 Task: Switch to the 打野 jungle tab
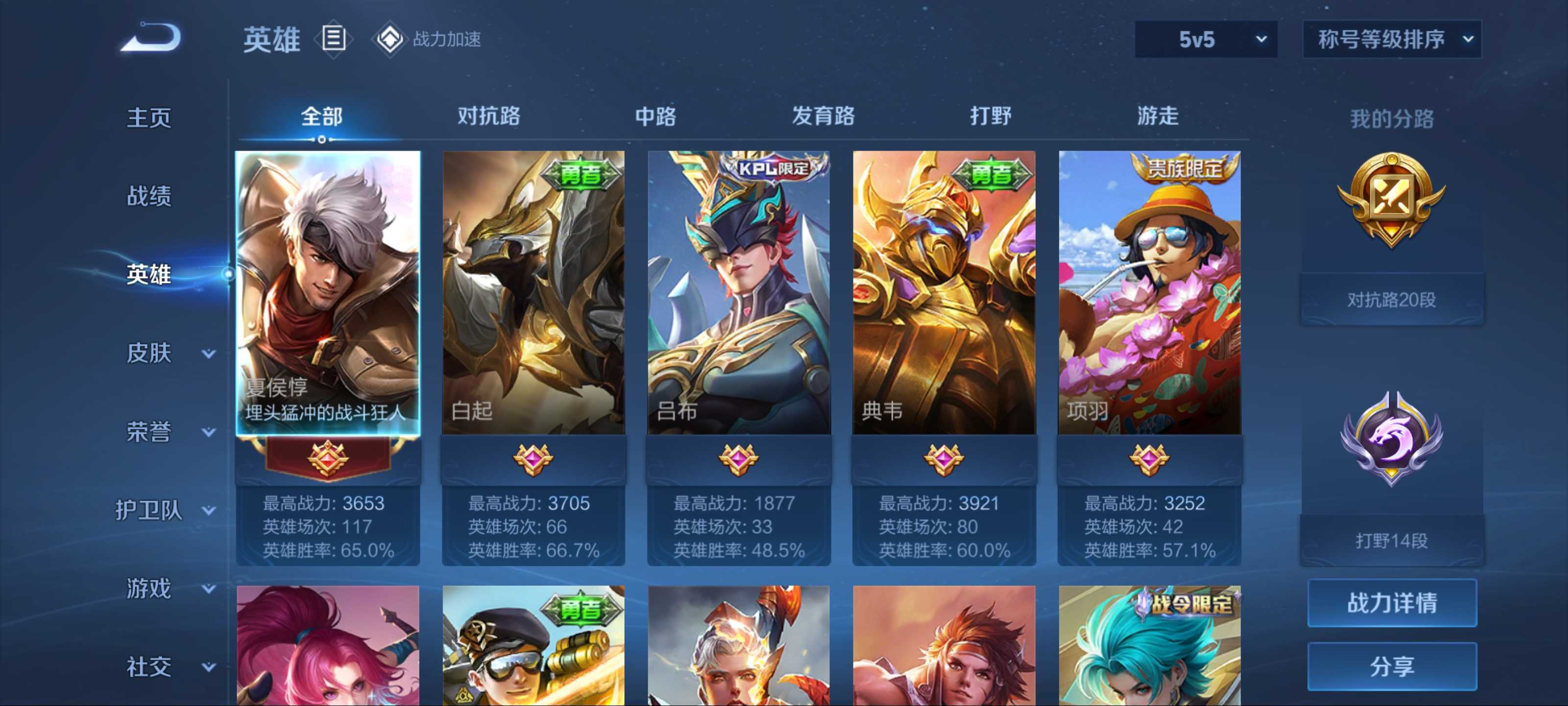point(990,116)
